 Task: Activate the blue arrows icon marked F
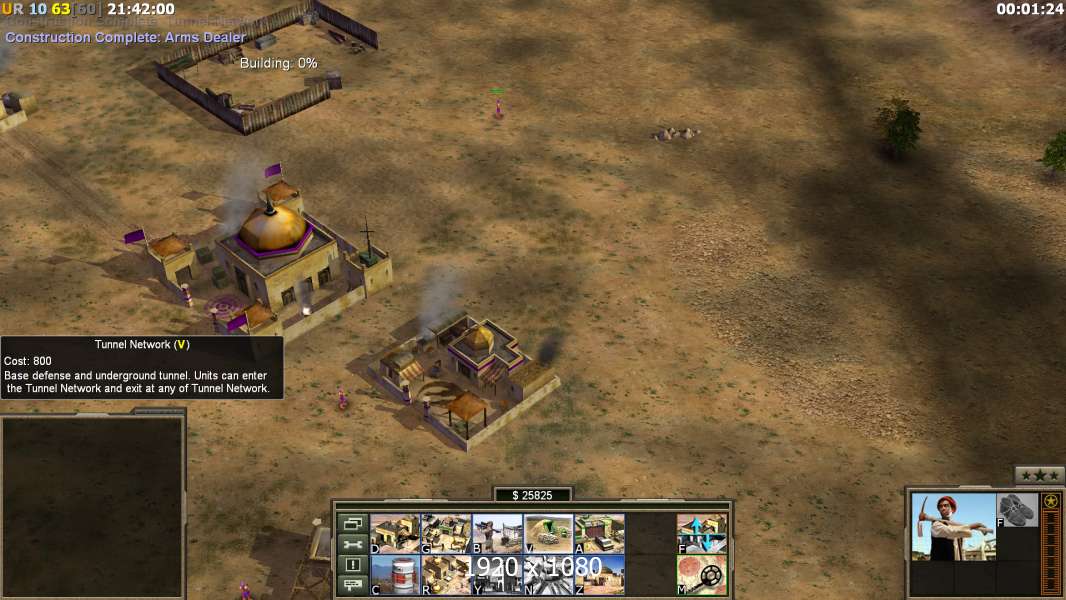(702, 533)
